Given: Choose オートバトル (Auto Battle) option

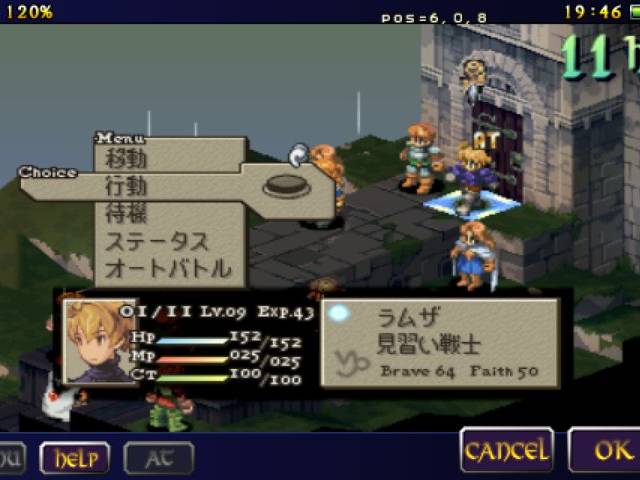Looking at the screenshot, I should (168, 268).
